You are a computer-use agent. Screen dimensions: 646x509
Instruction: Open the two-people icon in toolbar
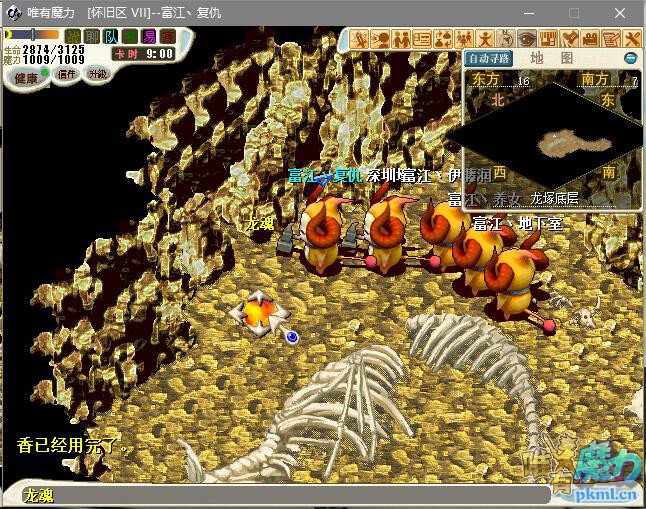(401, 38)
